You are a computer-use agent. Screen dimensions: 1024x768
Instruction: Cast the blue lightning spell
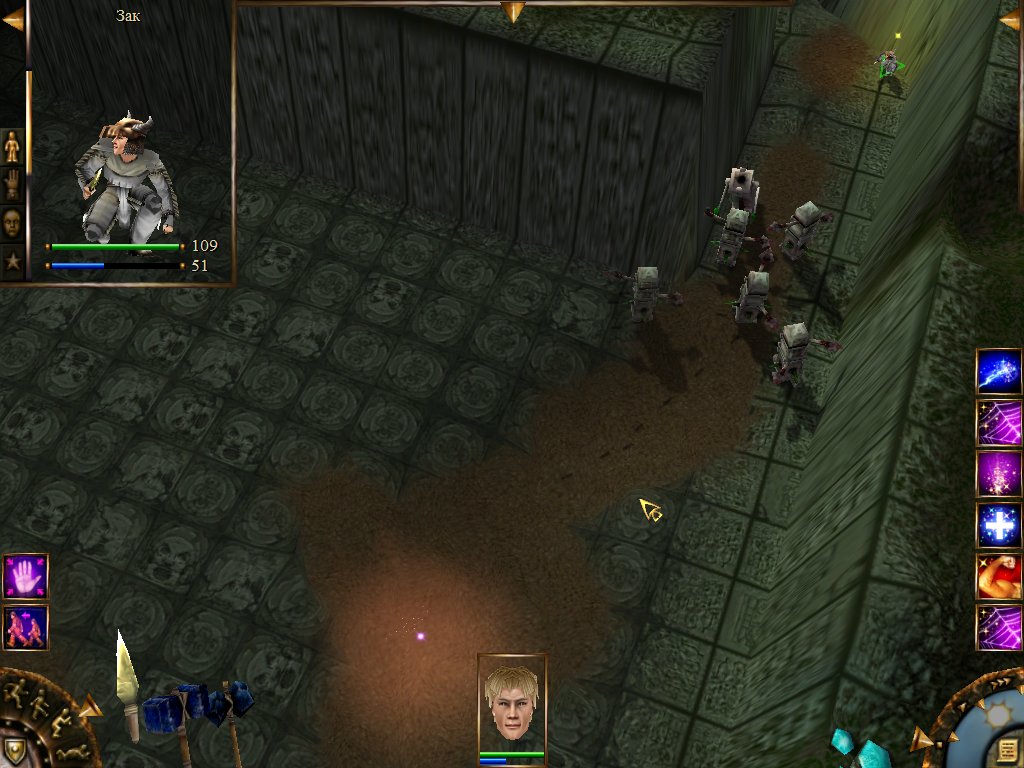coord(998,371)
